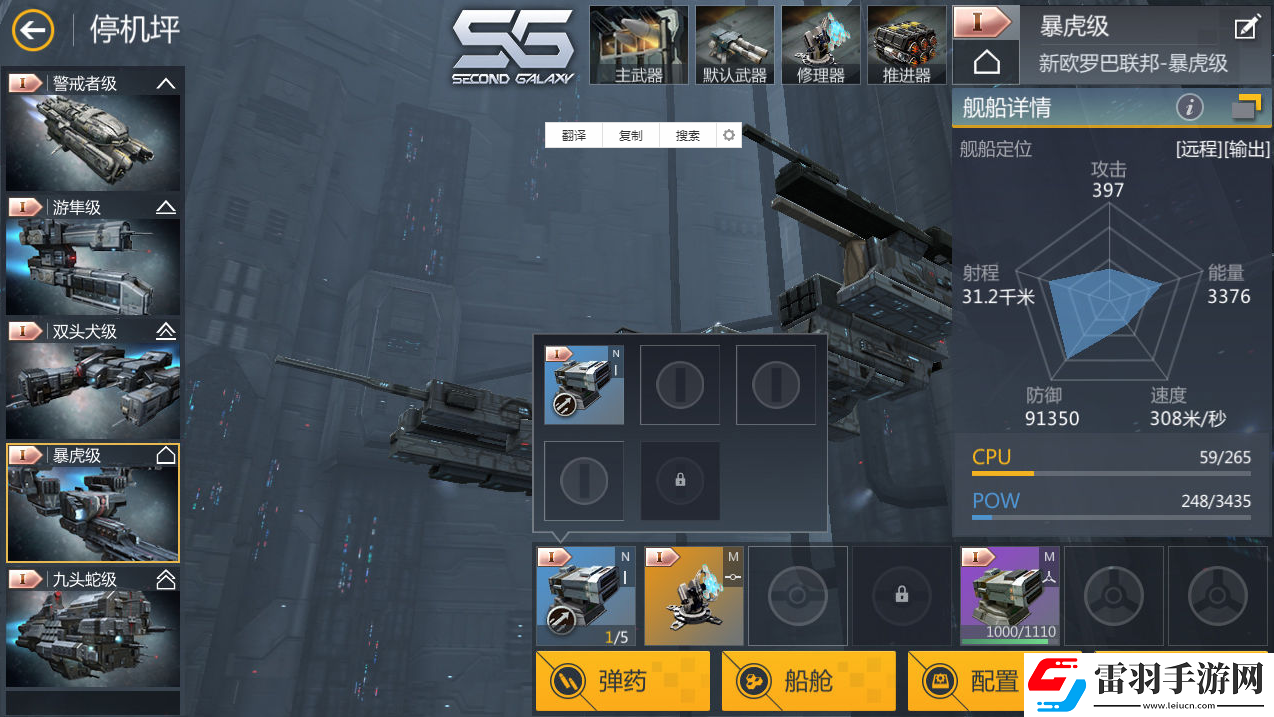This screenshot has height=717, width=1274.
Task: Click the 复制 copy overlay option
Action: coord(630,136)
